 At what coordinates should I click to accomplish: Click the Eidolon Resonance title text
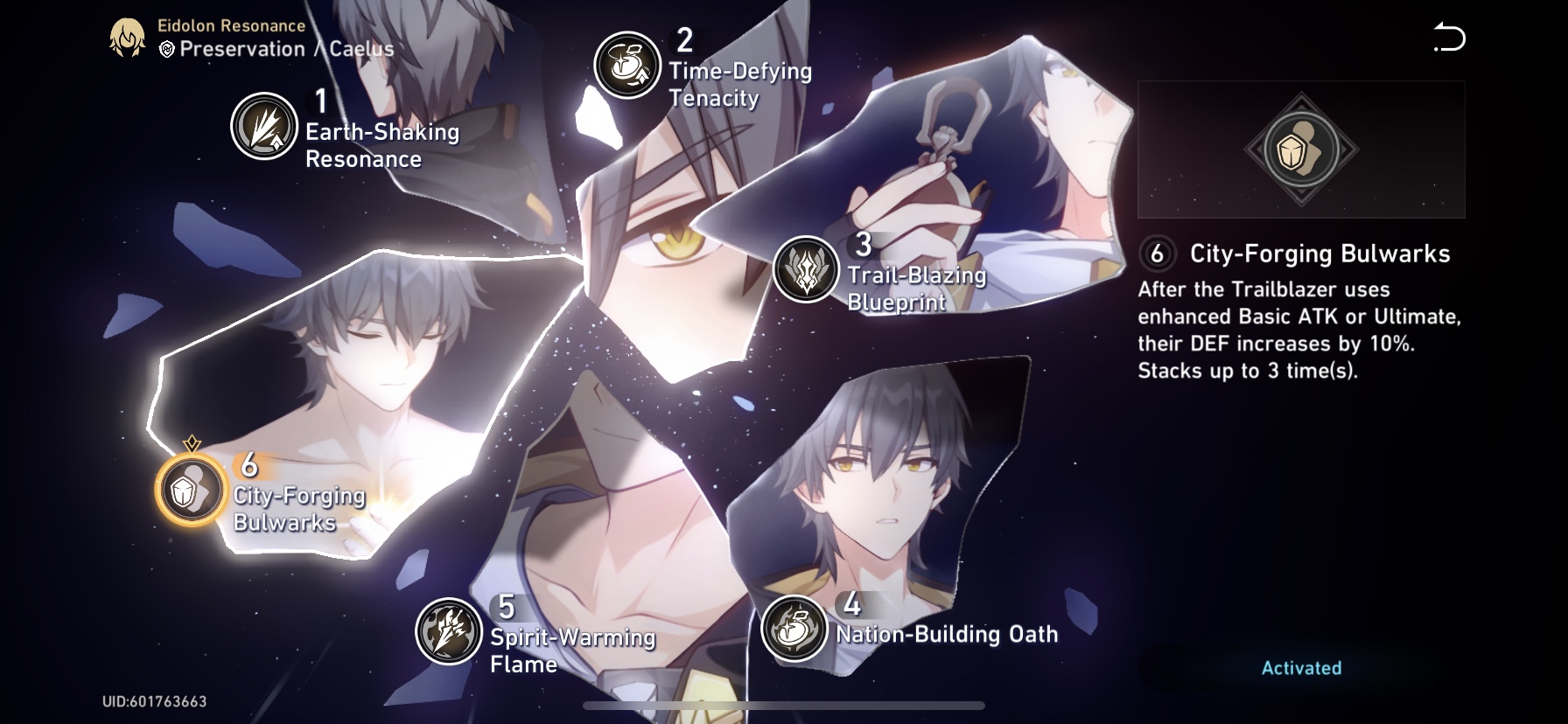tap(229, 25)
